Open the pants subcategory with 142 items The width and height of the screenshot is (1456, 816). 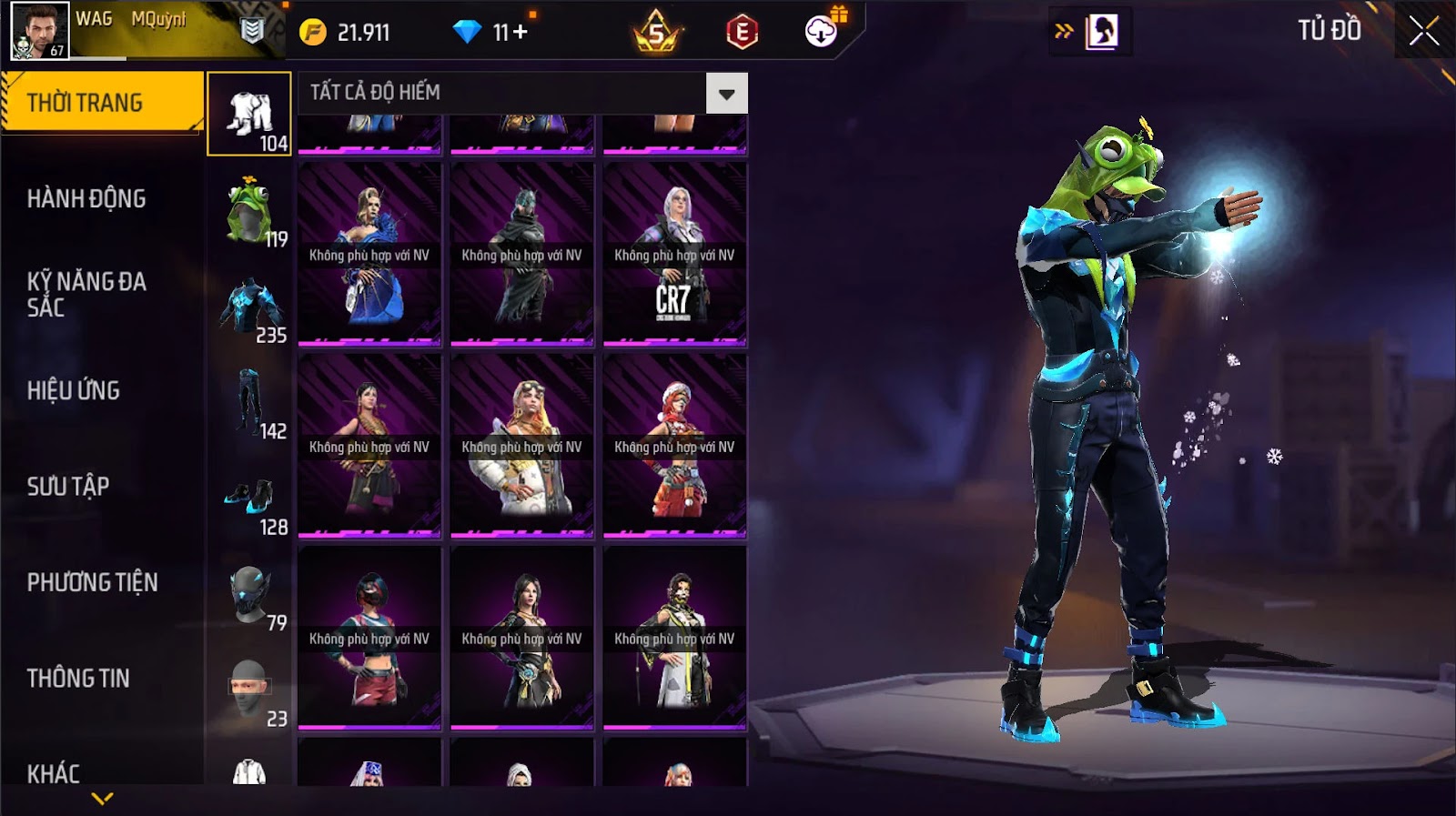point(249,403)
